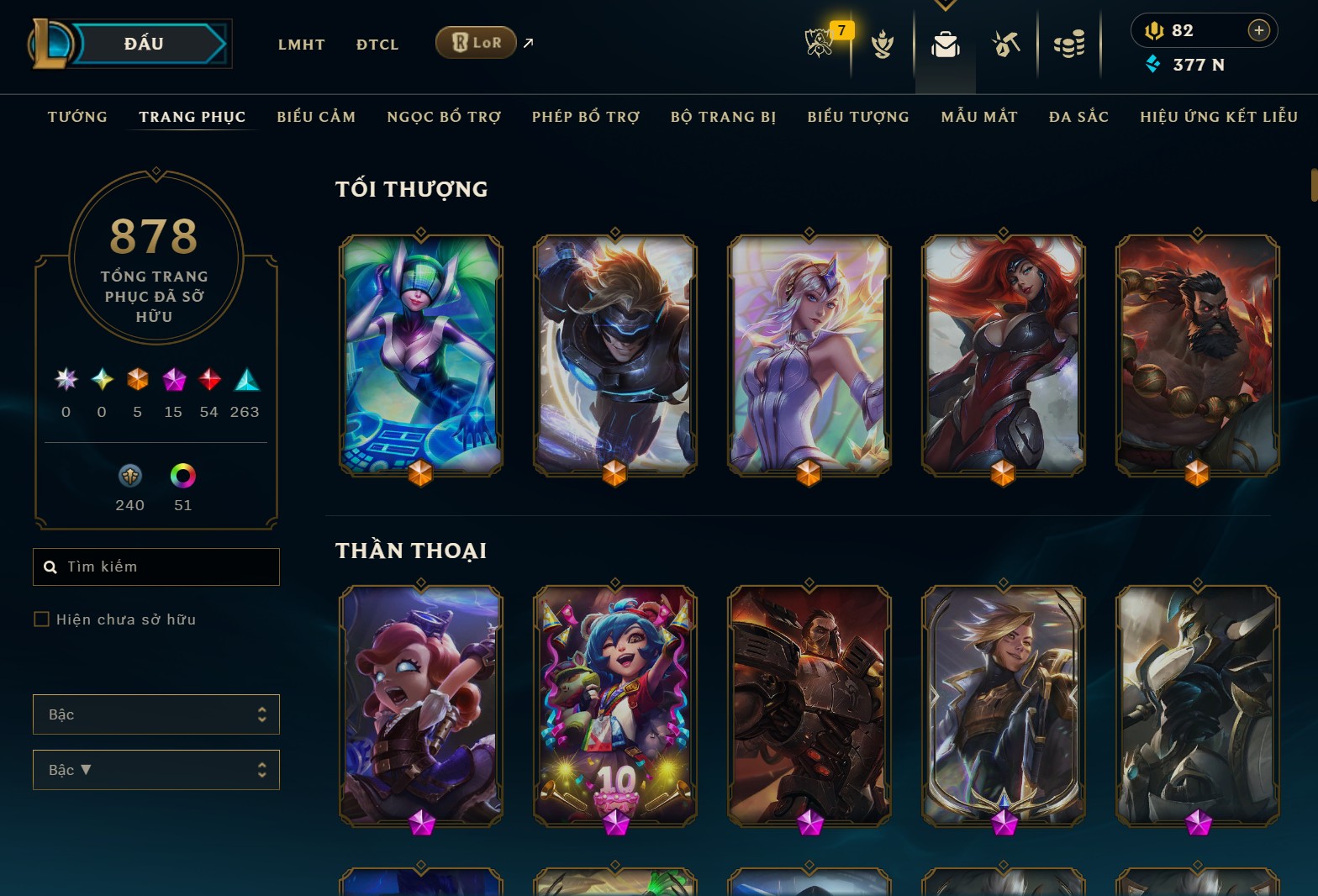The image size is (1318, 896).
Task: Enable the 'Hiện chưa sở hữu' checkbox
Action: click(x=41, y=619)
